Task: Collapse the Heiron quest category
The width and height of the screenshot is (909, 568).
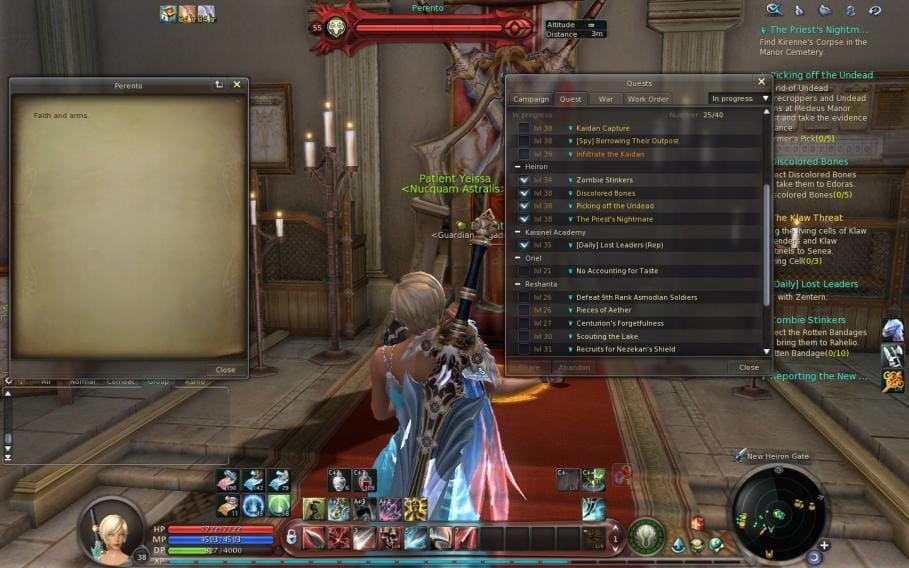Action: [518, 167]
